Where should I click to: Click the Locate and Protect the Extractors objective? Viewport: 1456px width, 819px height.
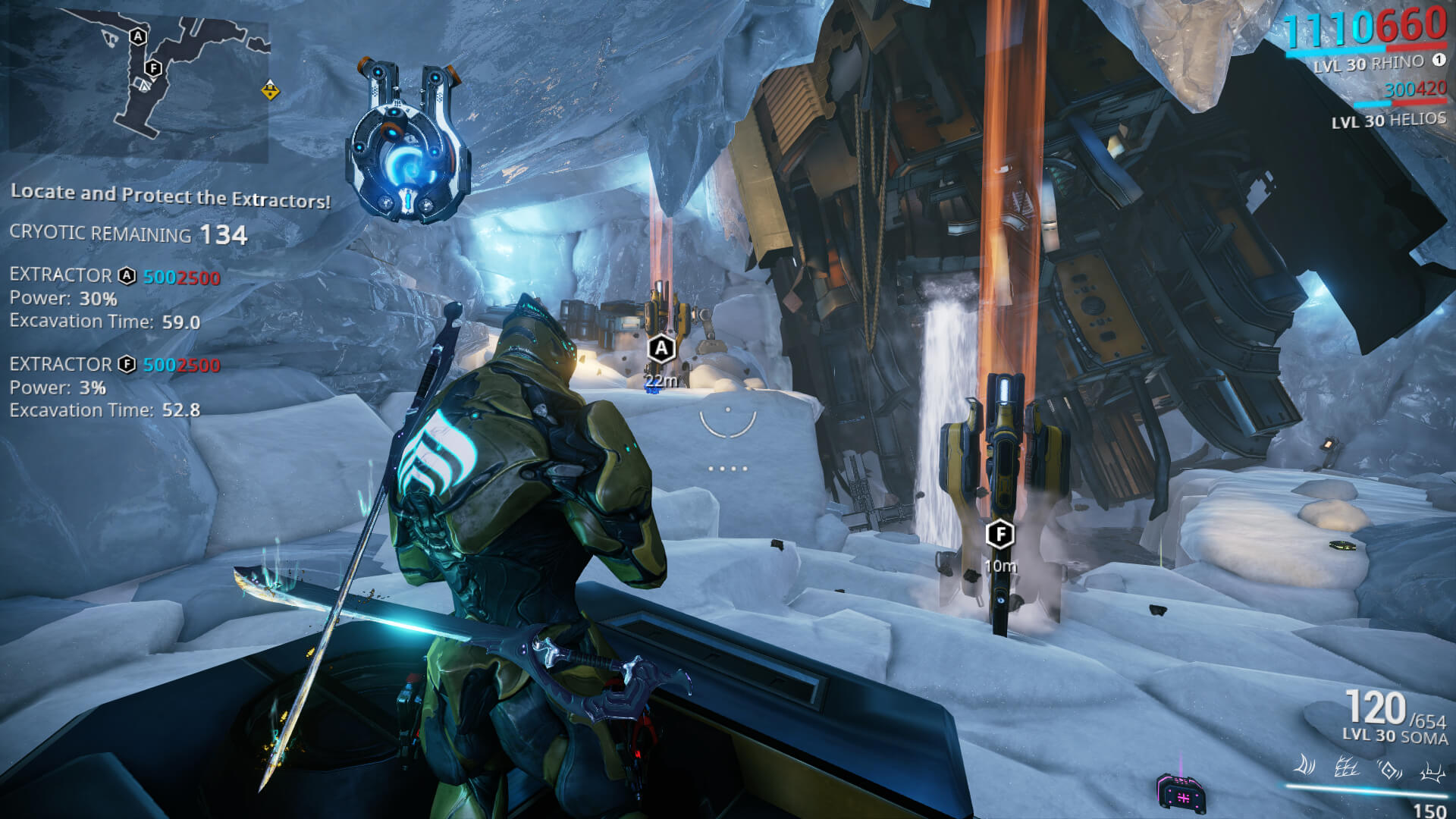point(171,196)
